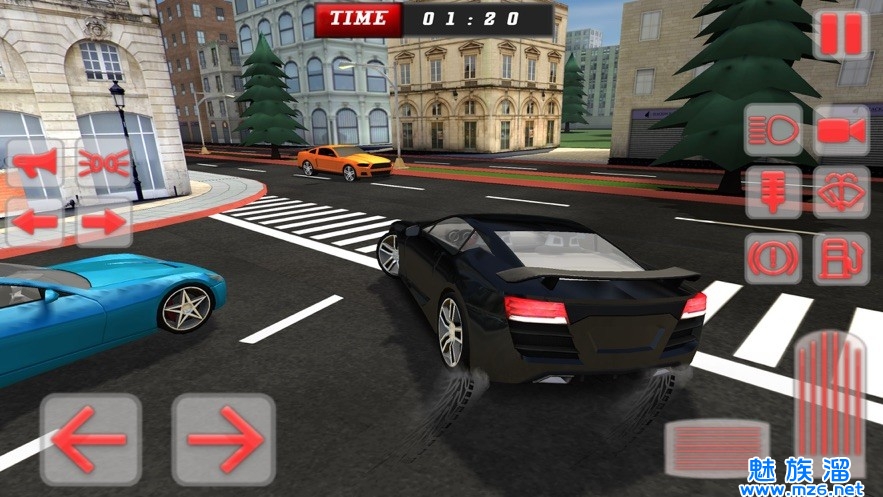Switch the camera view
The width and height of the screenshot is (883, 497).
point(840,130)
